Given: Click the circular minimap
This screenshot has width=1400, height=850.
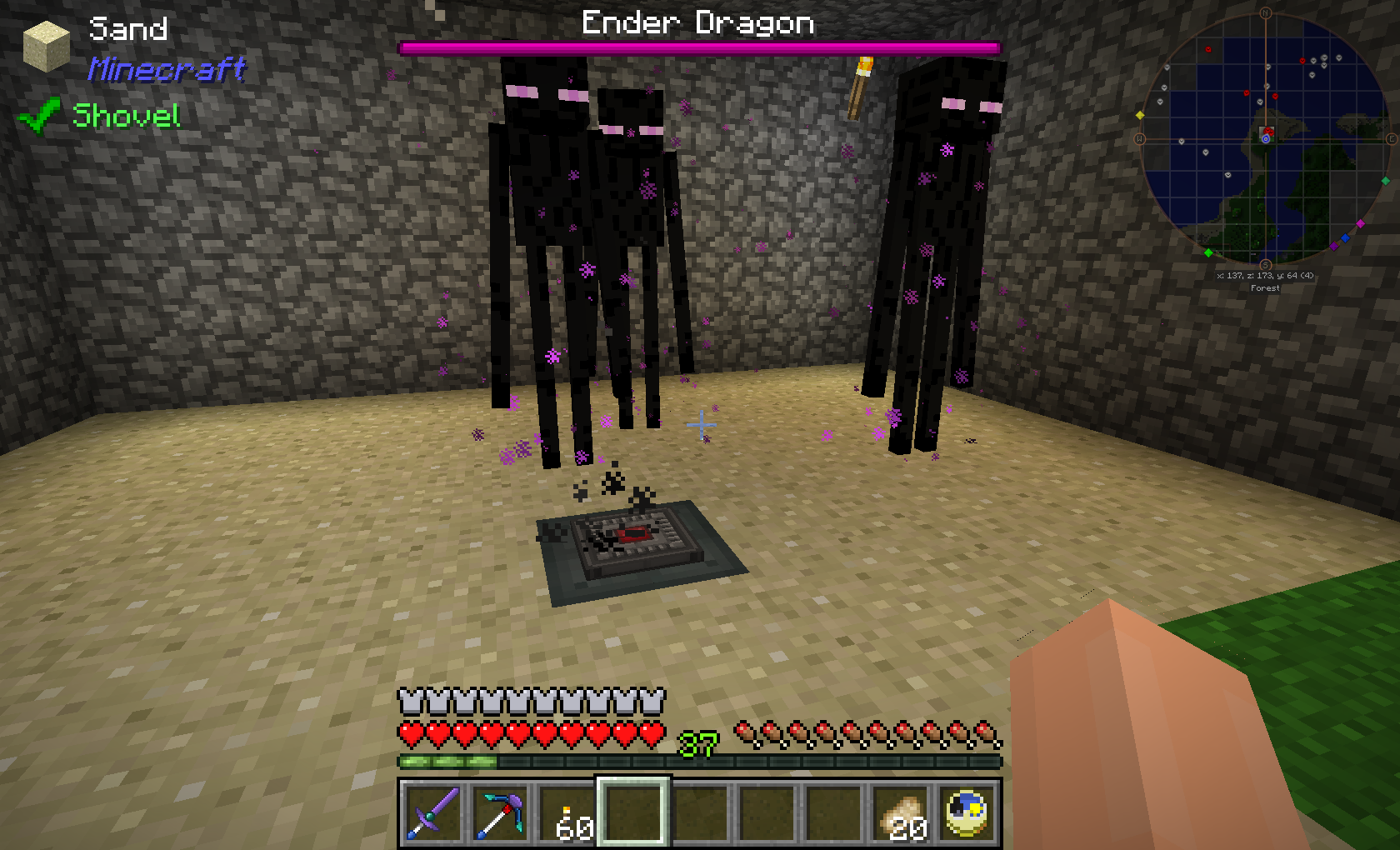Looking at the screenshot, I should coord(1265,138).
